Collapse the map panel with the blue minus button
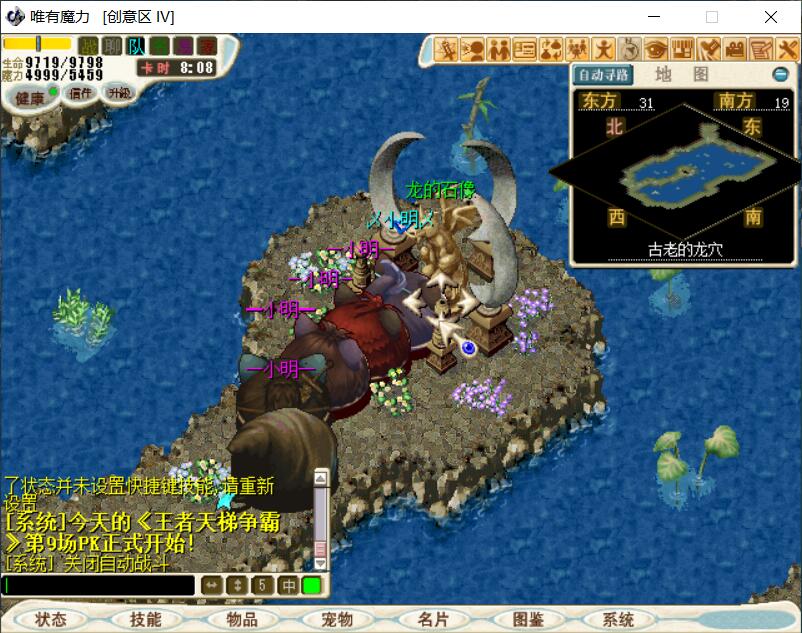Image resolution: width=802 pixels, height=633 pixels. 781,75
